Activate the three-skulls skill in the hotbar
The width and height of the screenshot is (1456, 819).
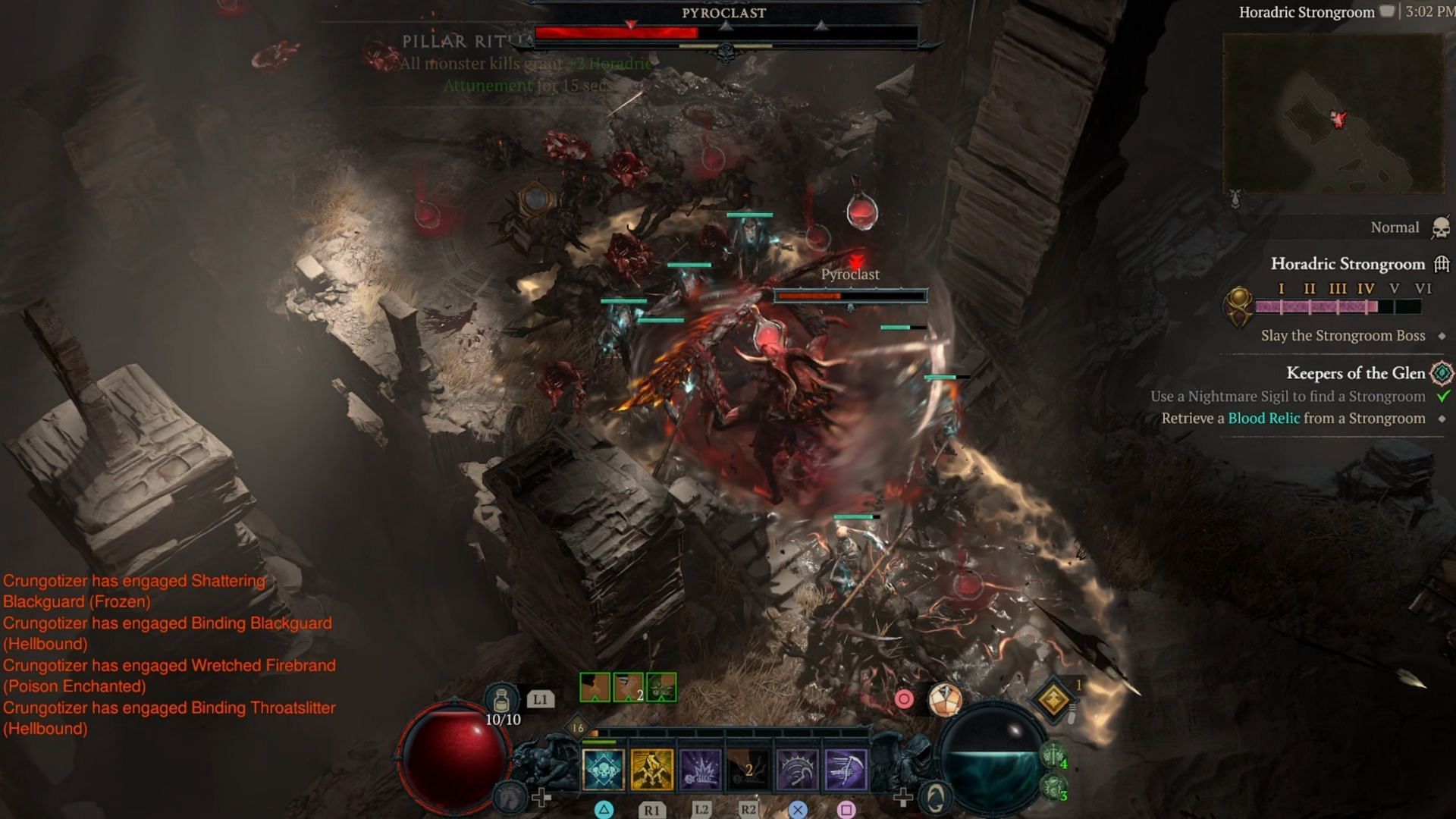point(604,770)
